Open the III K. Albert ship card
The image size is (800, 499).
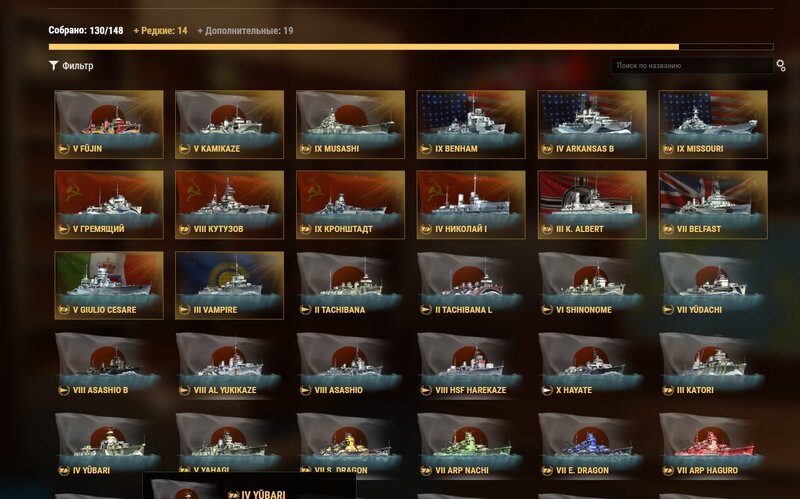pyautogui.click(x=592, y=204)
